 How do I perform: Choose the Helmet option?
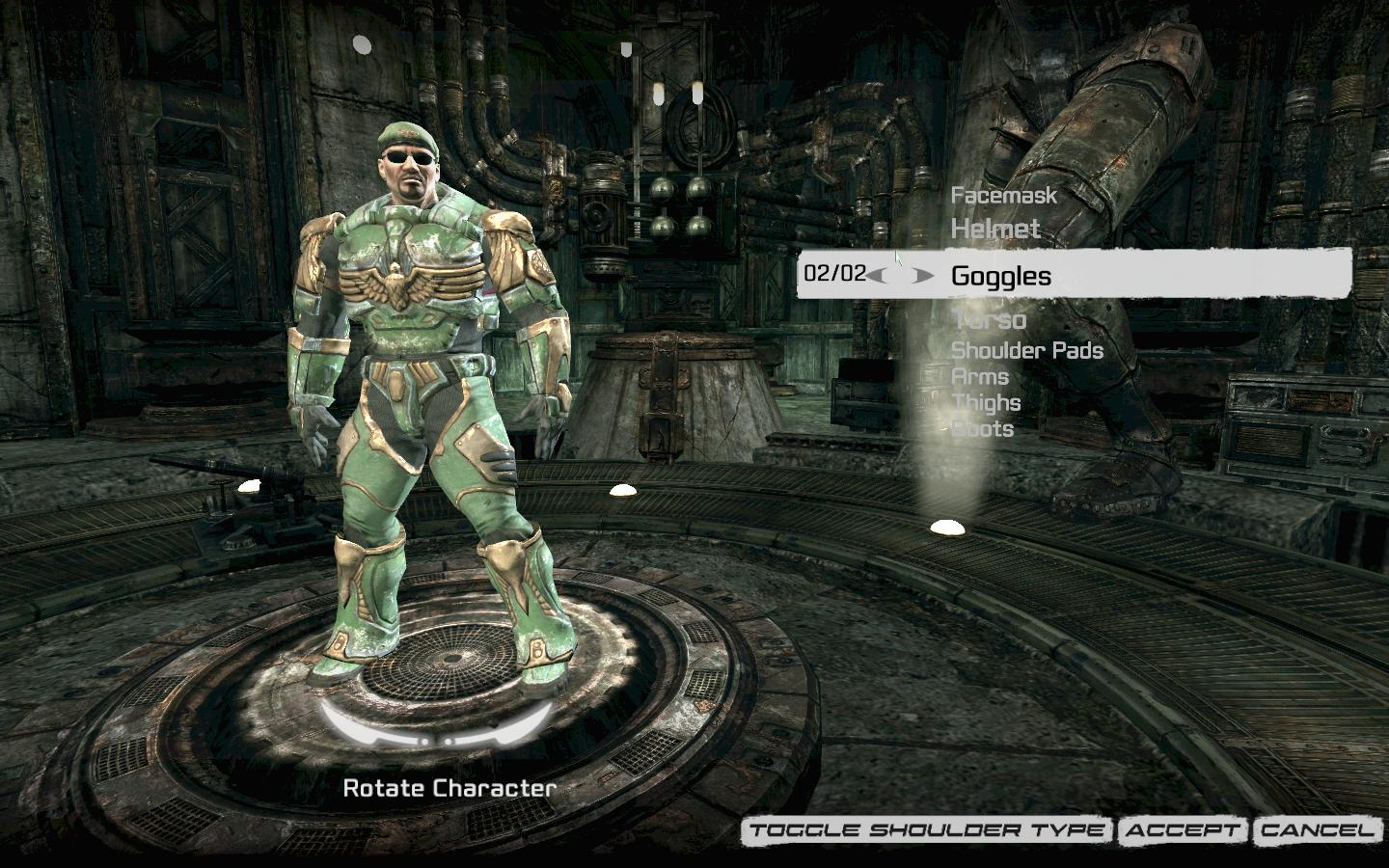(995, 230)
